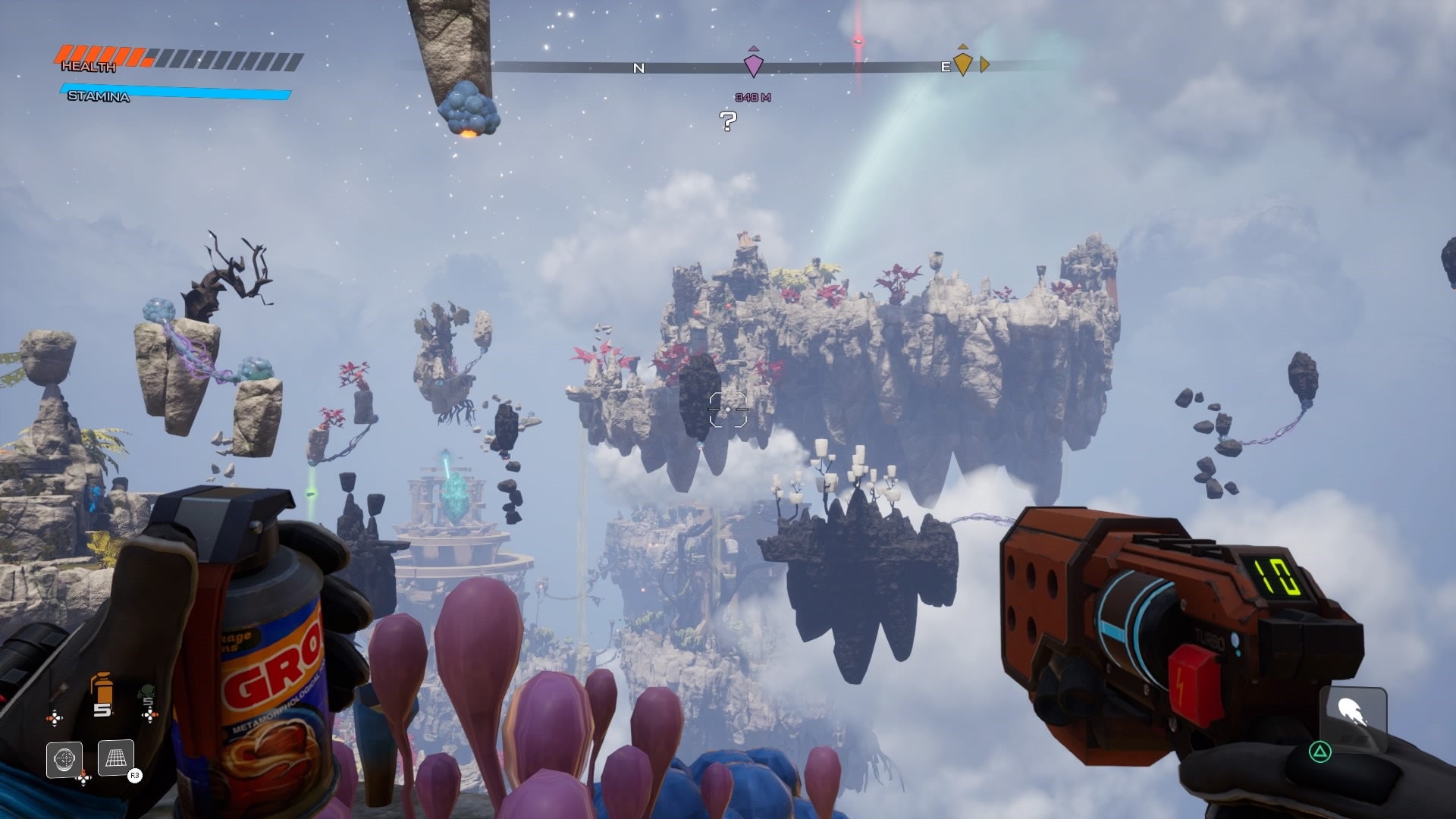Image resolution: width=1456 pixels, height=819 pixels.
Task: Activate the helmet scanner visor icon
Action: [x=64, y=759]
